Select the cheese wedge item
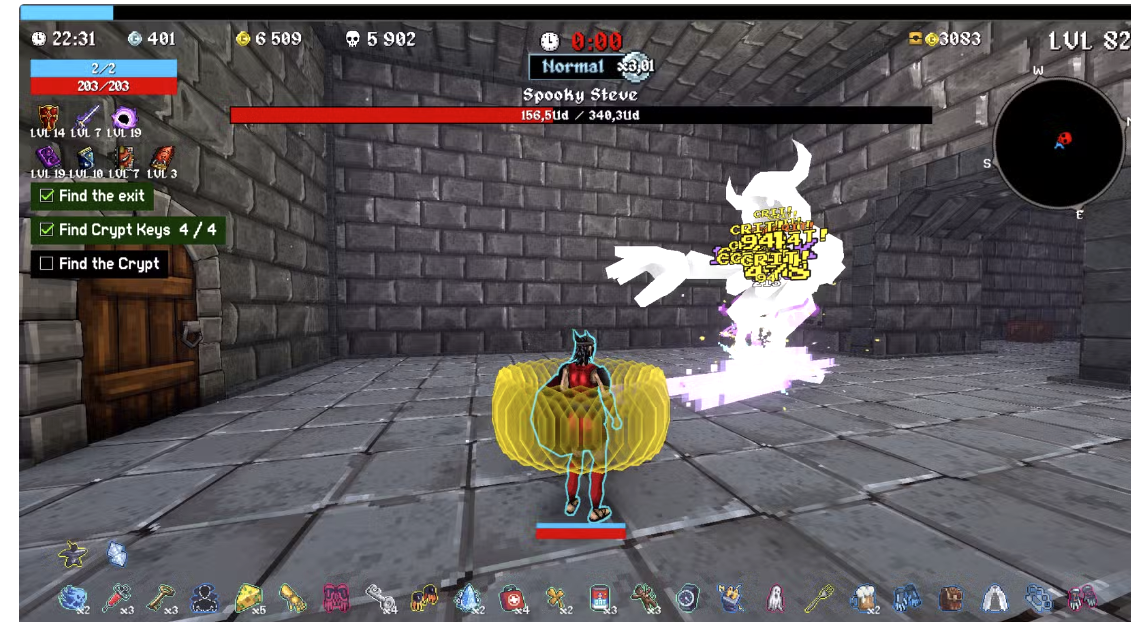This screenshot has height=622, width=1131. click(x=248, y=597)
